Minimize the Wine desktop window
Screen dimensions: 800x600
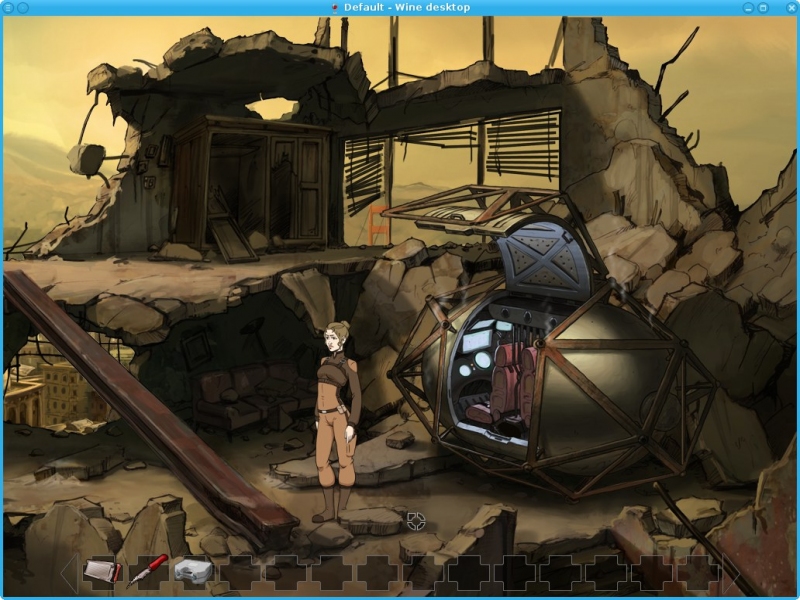(x=748, y=7)
